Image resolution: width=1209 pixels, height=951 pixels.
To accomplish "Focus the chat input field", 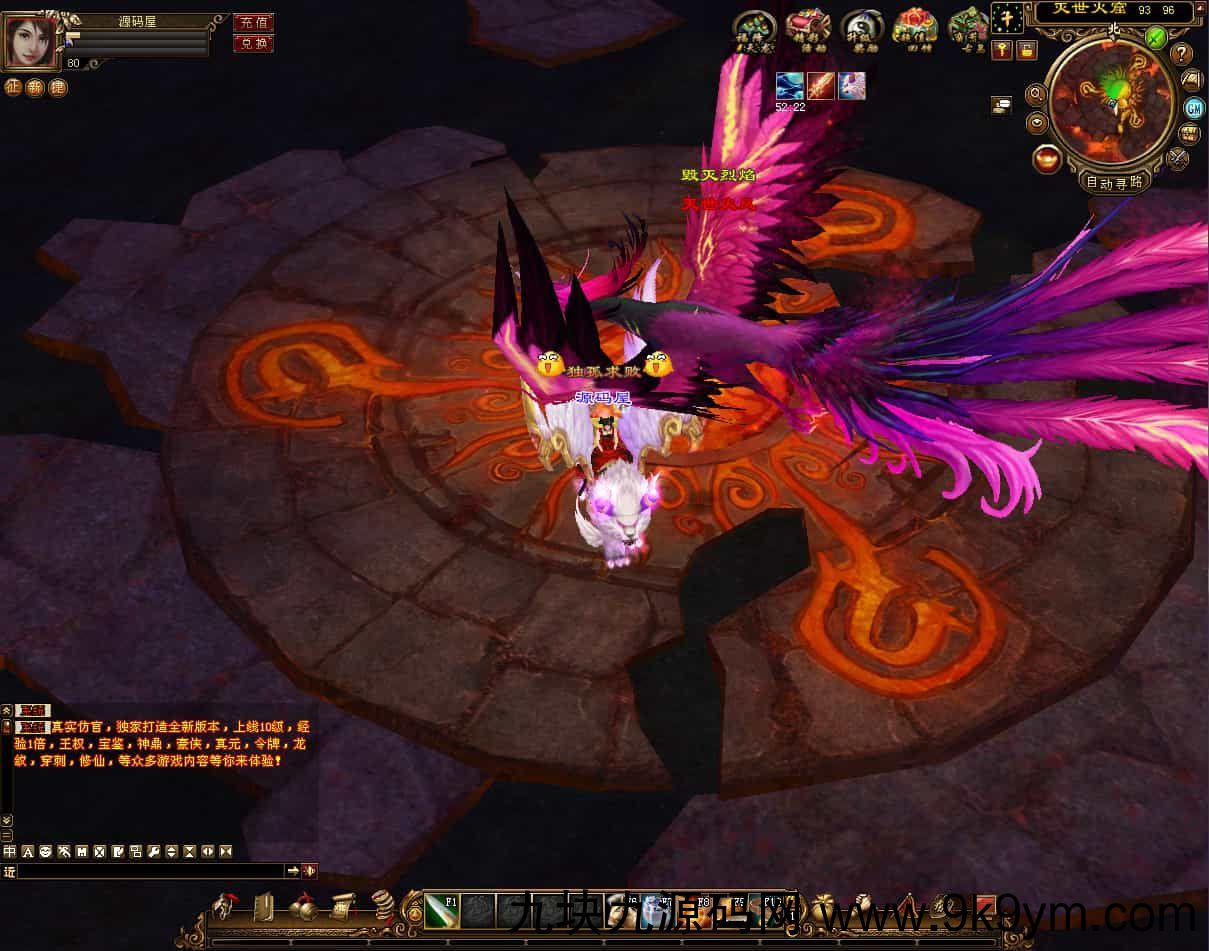I will (150, 871).
